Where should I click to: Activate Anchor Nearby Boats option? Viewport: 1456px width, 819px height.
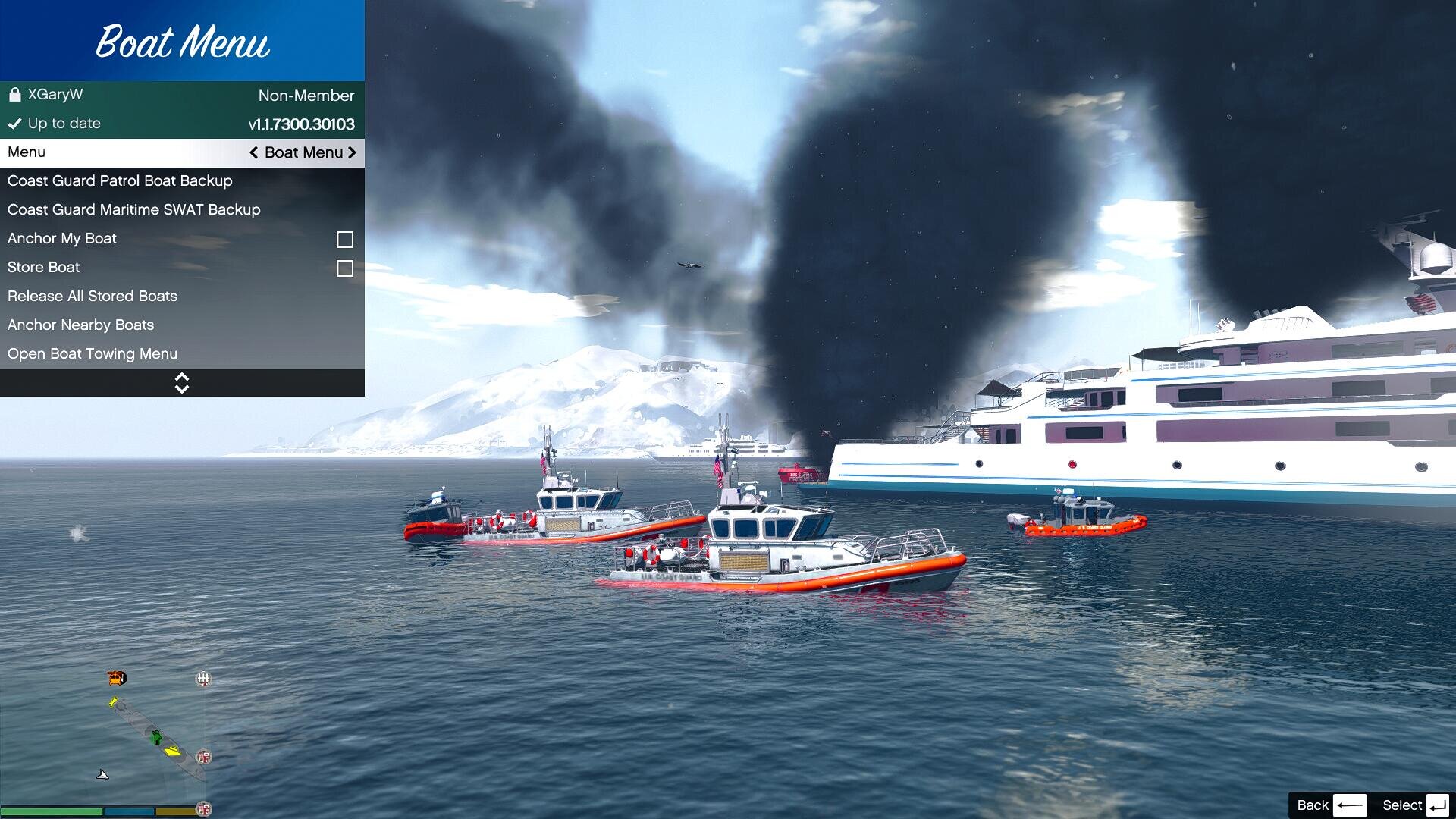coord(81,325)
